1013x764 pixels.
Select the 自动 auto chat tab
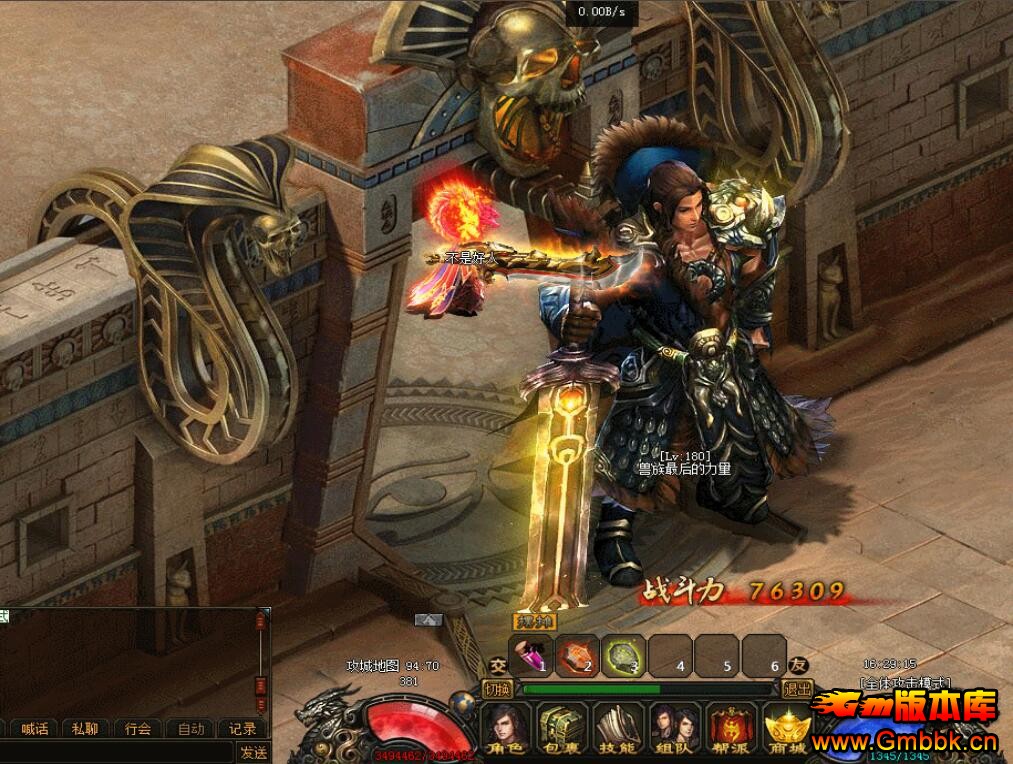click(x=190, y=729)
